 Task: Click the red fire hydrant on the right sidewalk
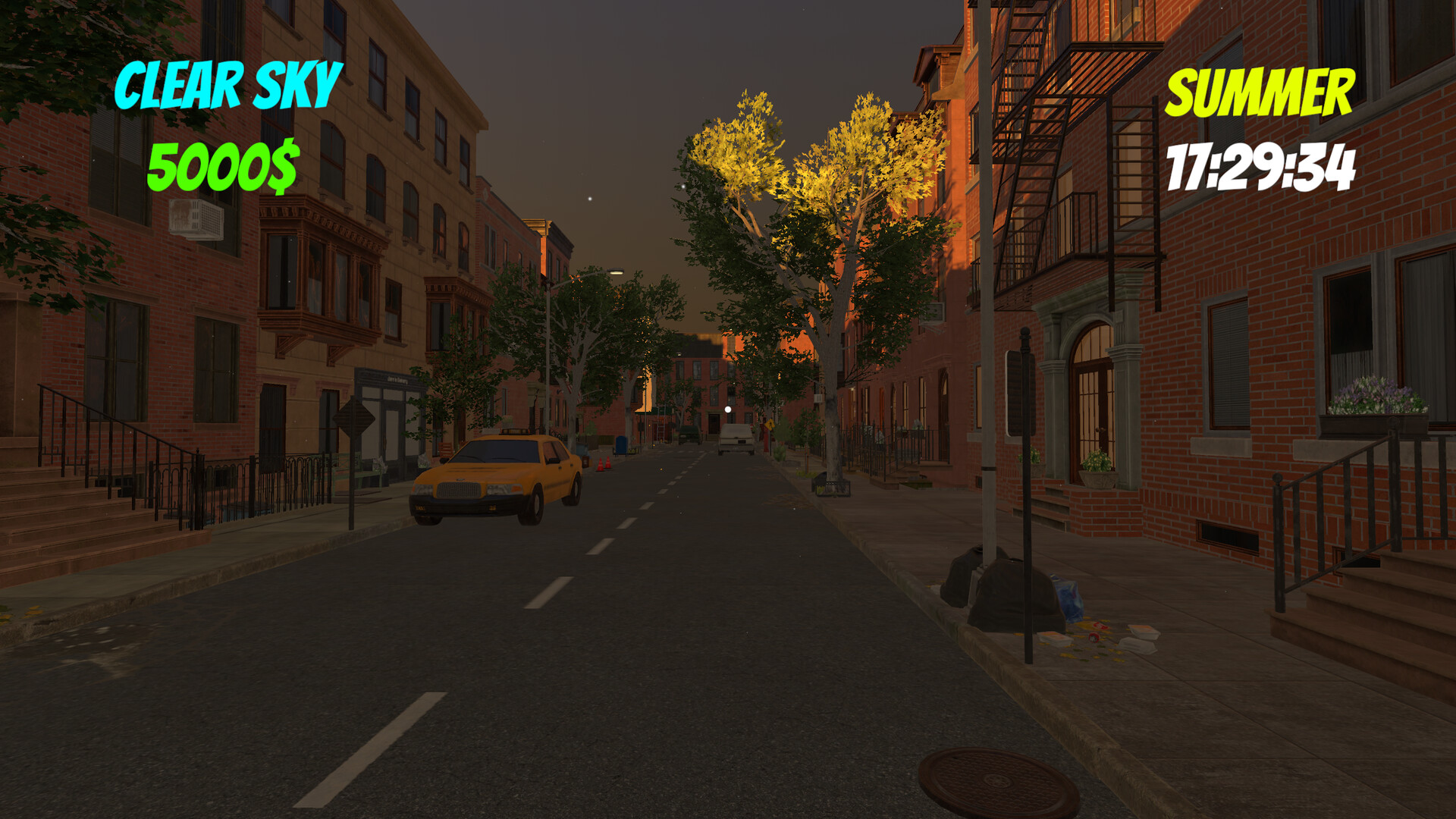(766, 438)
